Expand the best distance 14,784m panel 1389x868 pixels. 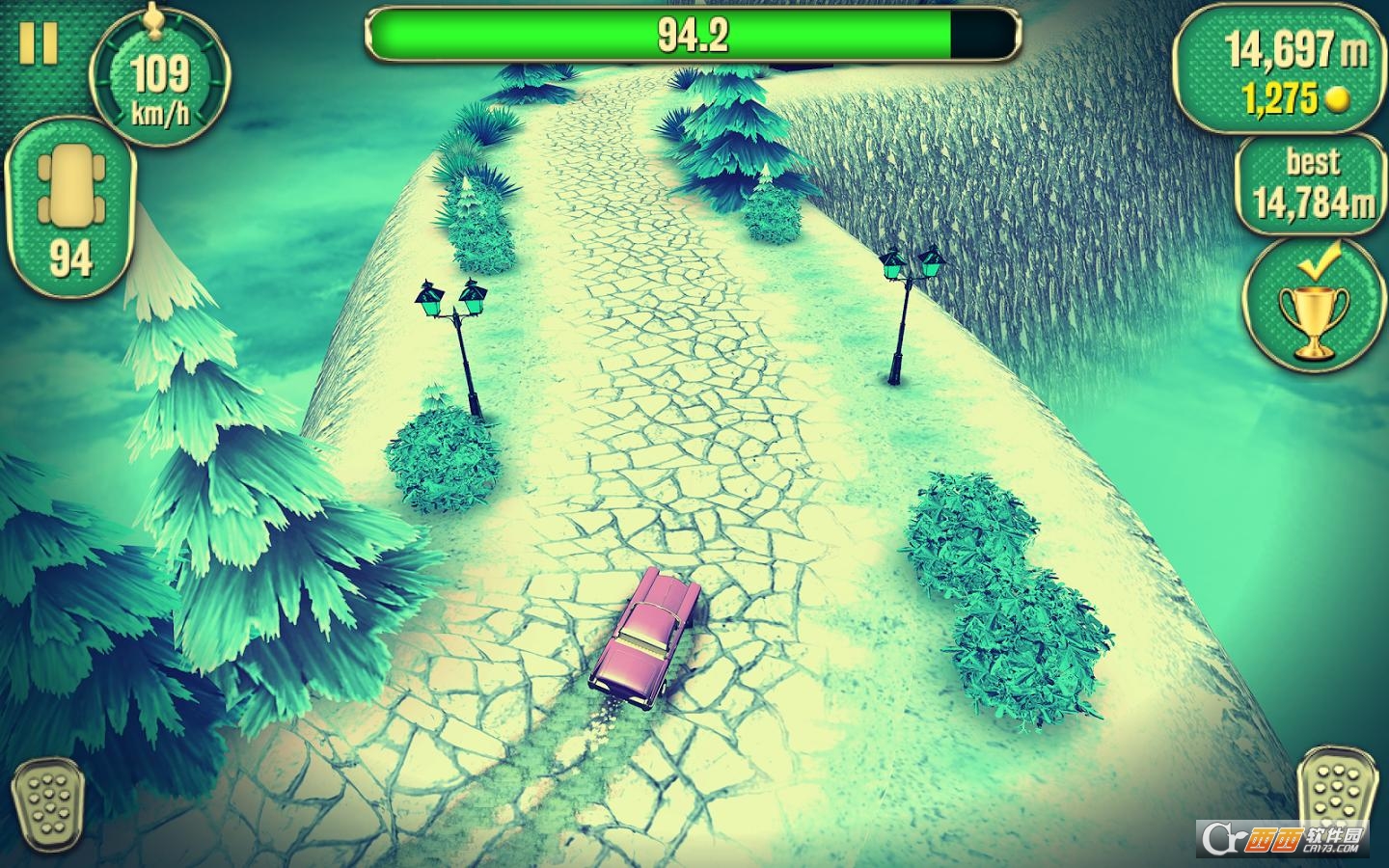(x=1308, y=183)
